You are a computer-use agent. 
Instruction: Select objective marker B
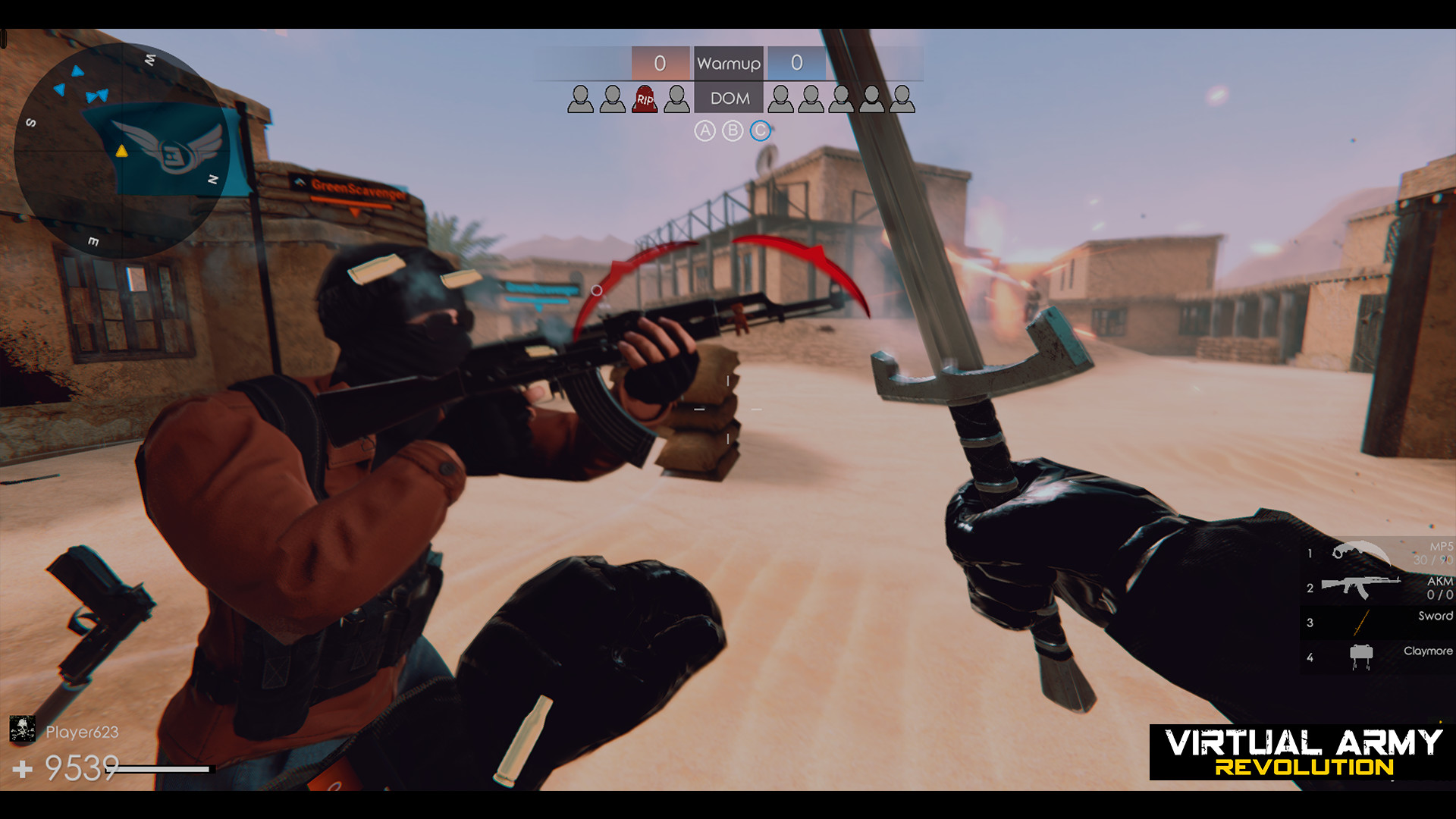(733, 130)
